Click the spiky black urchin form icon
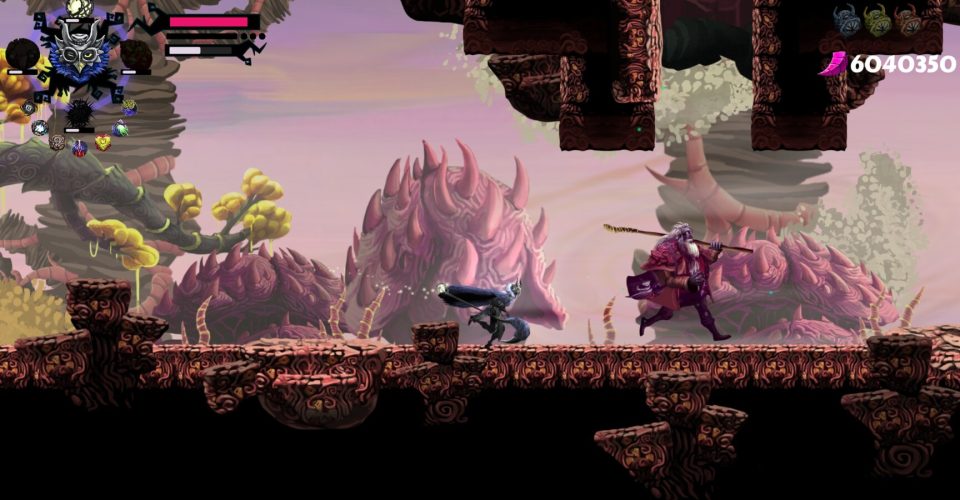 click(x=79, y=112)
